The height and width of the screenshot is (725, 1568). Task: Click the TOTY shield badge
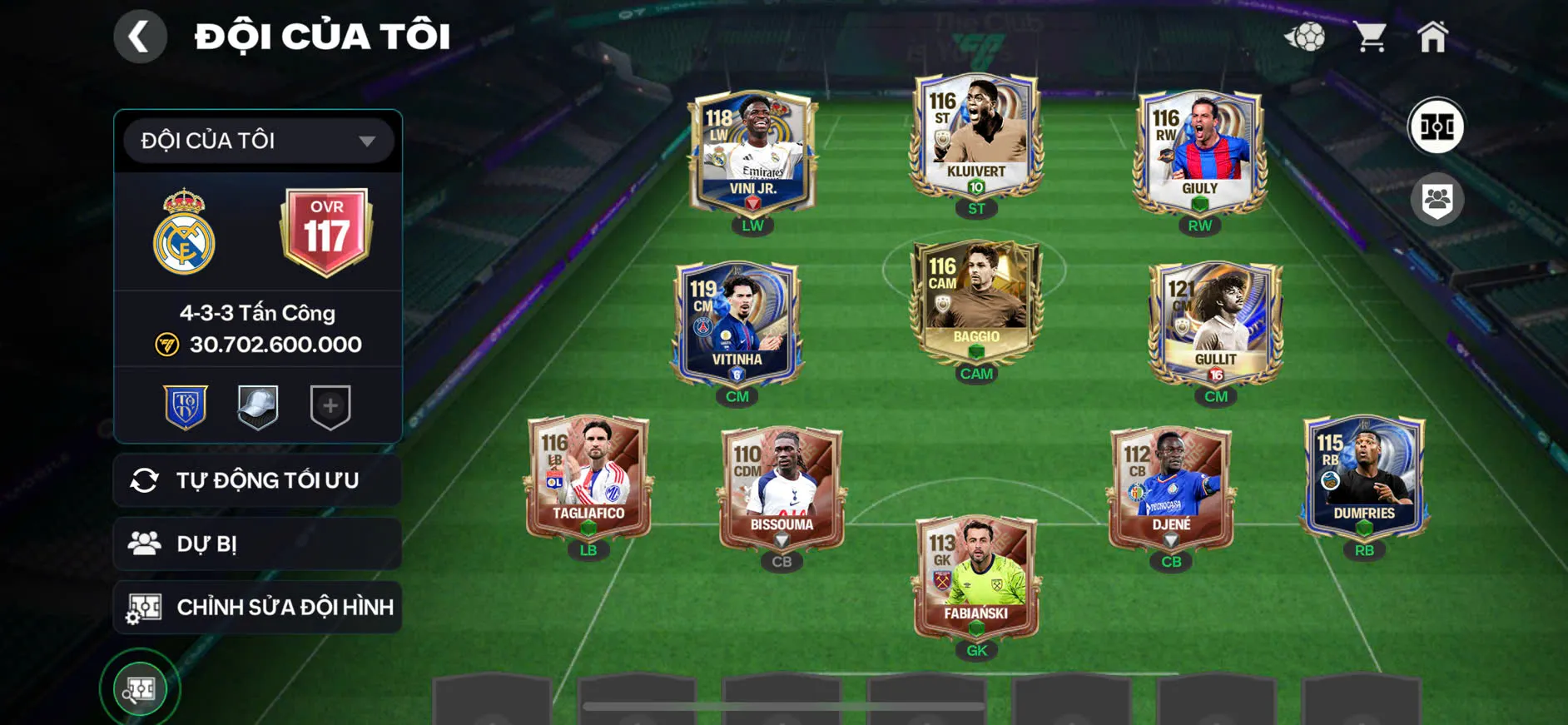point(186,406)
